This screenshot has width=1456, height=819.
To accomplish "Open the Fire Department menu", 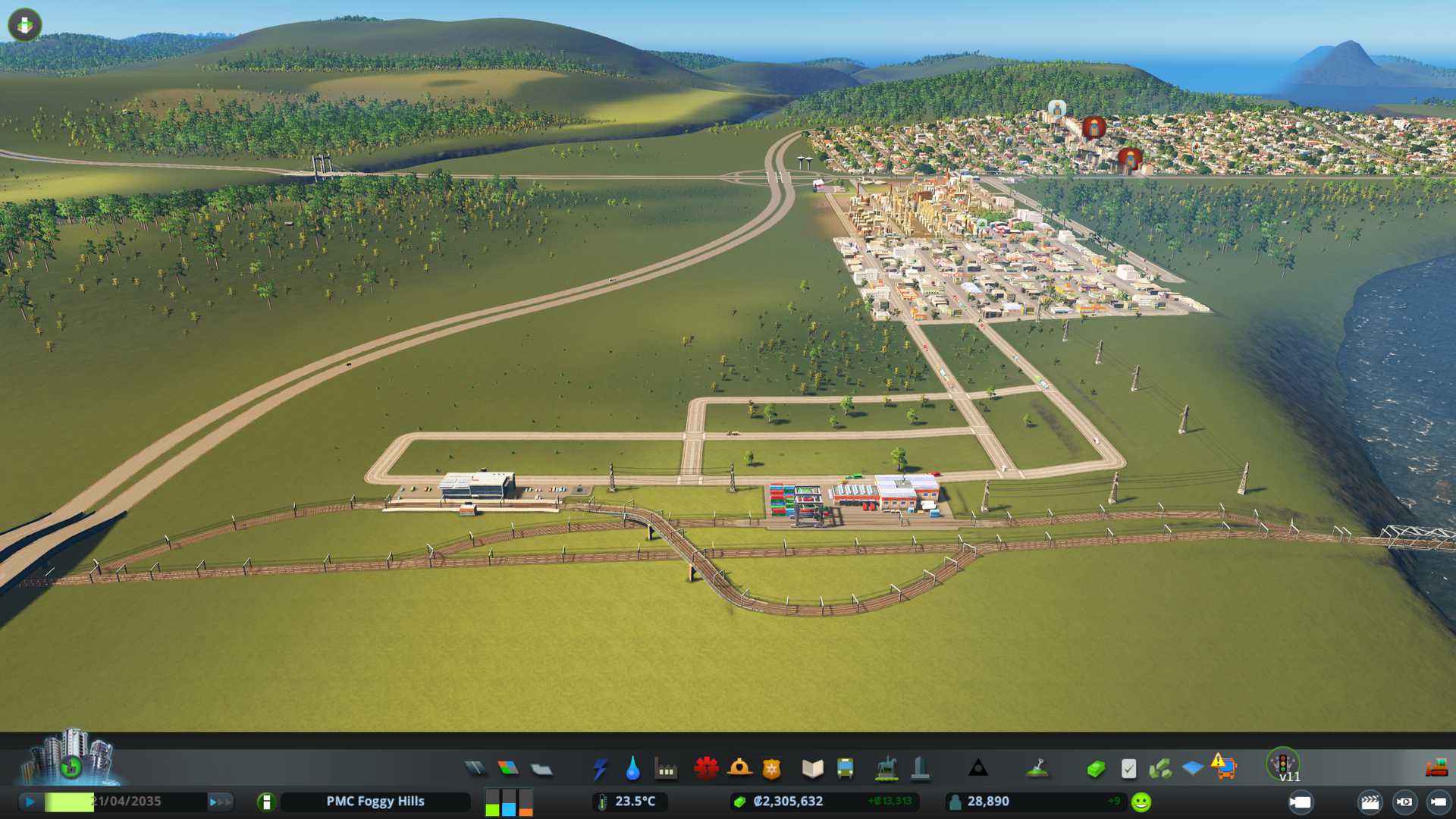I will pos(739,769).
